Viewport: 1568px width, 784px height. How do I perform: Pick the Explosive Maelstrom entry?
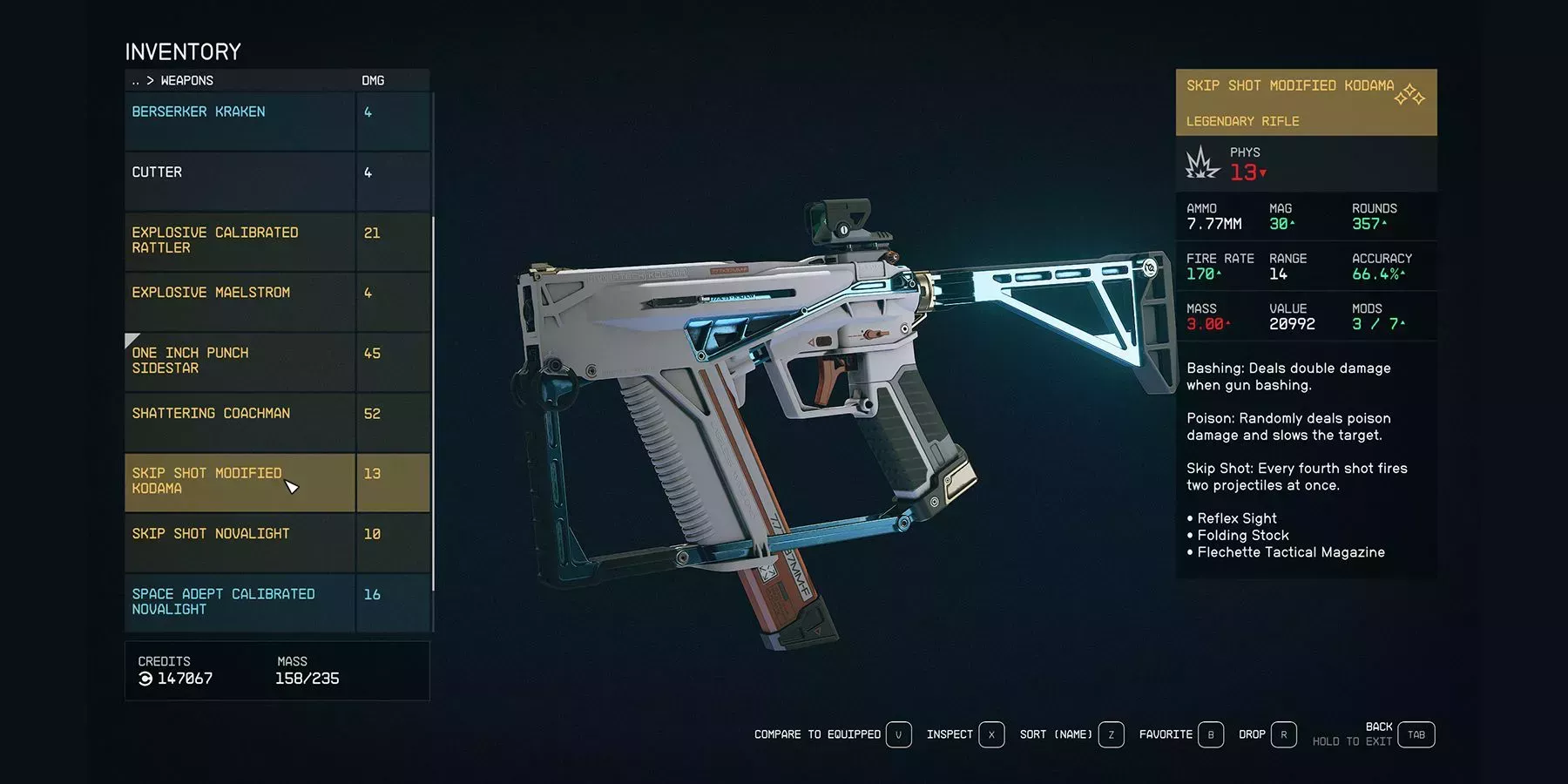pyautogui.click(x=240, y=301)
